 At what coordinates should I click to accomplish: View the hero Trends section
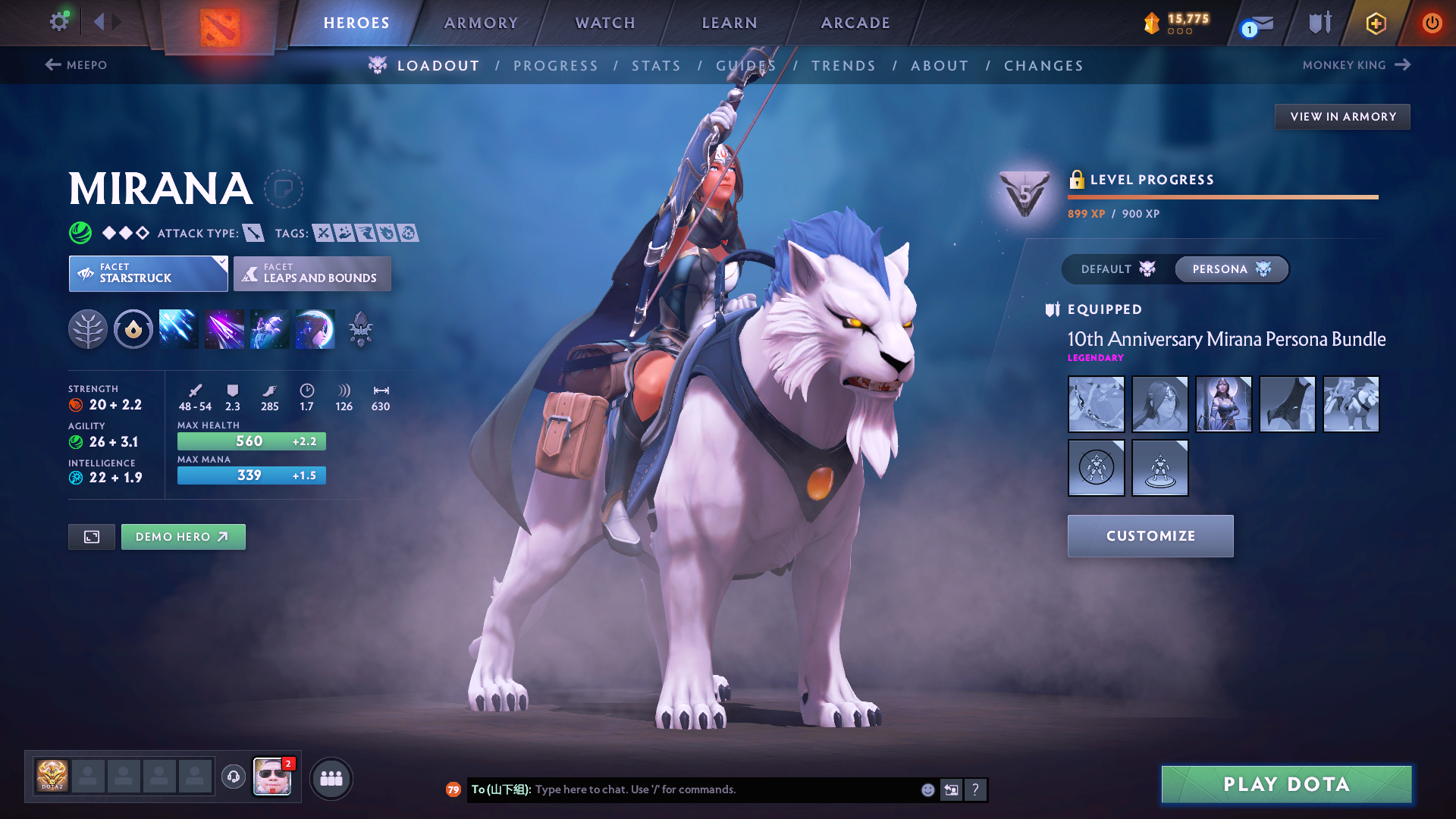[x=843, y=66]
